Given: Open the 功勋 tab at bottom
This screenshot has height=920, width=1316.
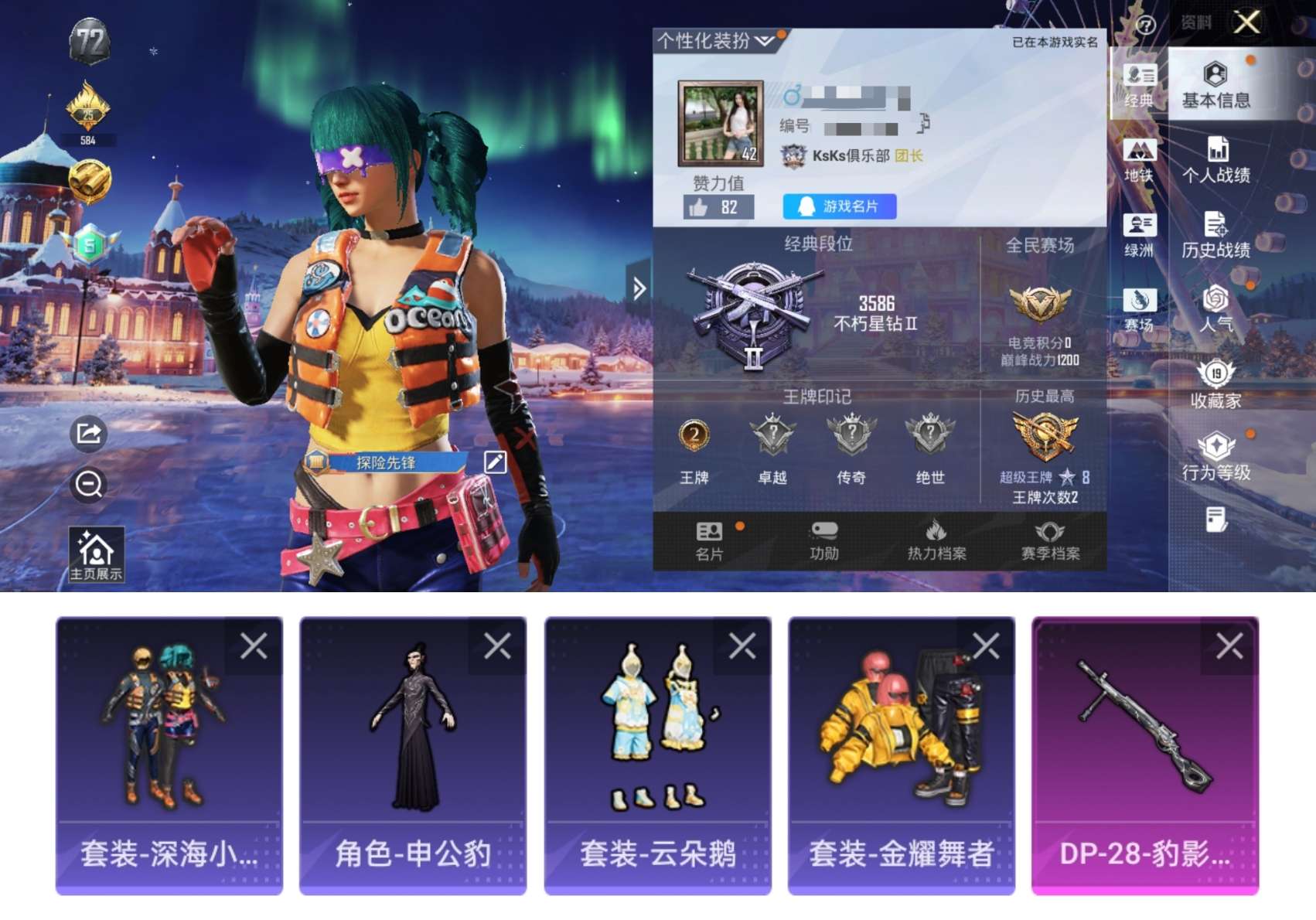Looking at the screenshot, I should [x=825, y=539].
